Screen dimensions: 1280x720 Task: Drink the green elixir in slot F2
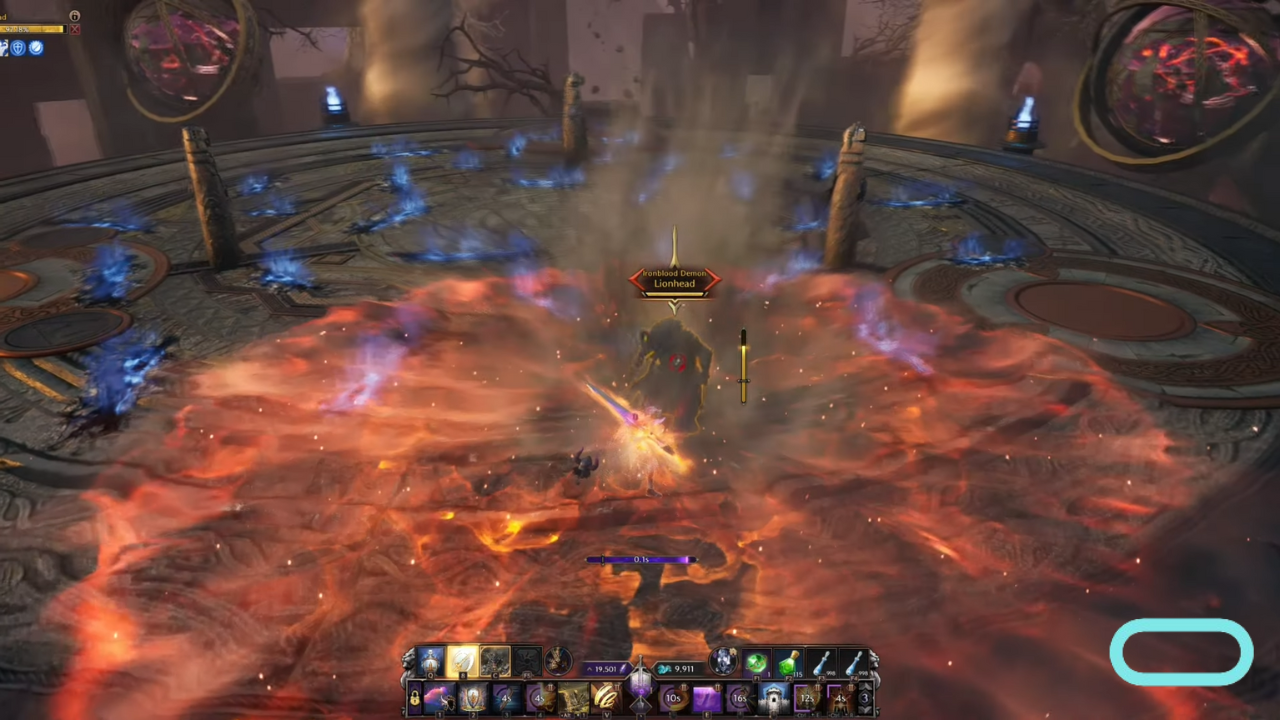click(788, 663)
